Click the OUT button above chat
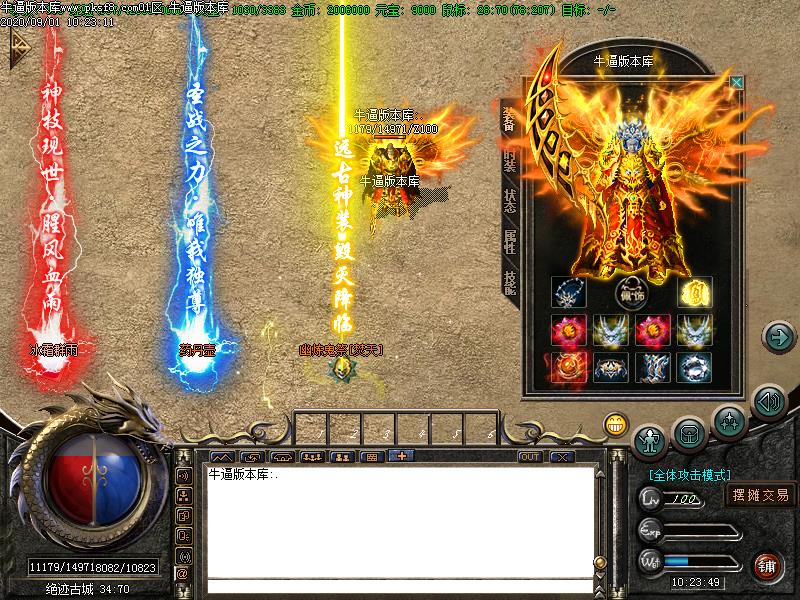The width and height of the screenshot is (800, 600). click(x=530, y=457)
